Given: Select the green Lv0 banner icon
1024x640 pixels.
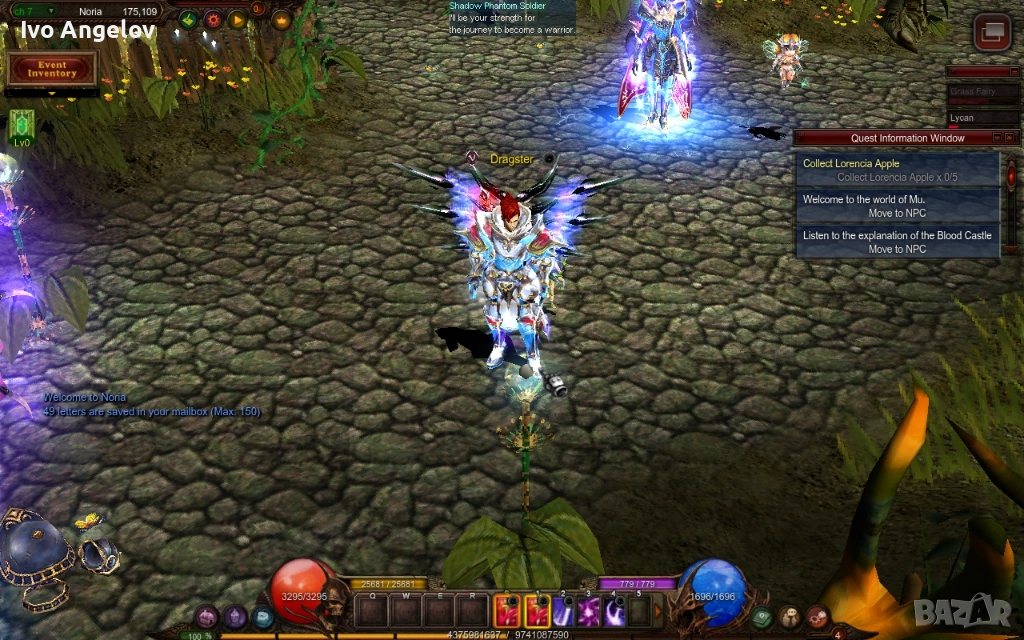Looking at the screenshot, I should click(21, 124).
